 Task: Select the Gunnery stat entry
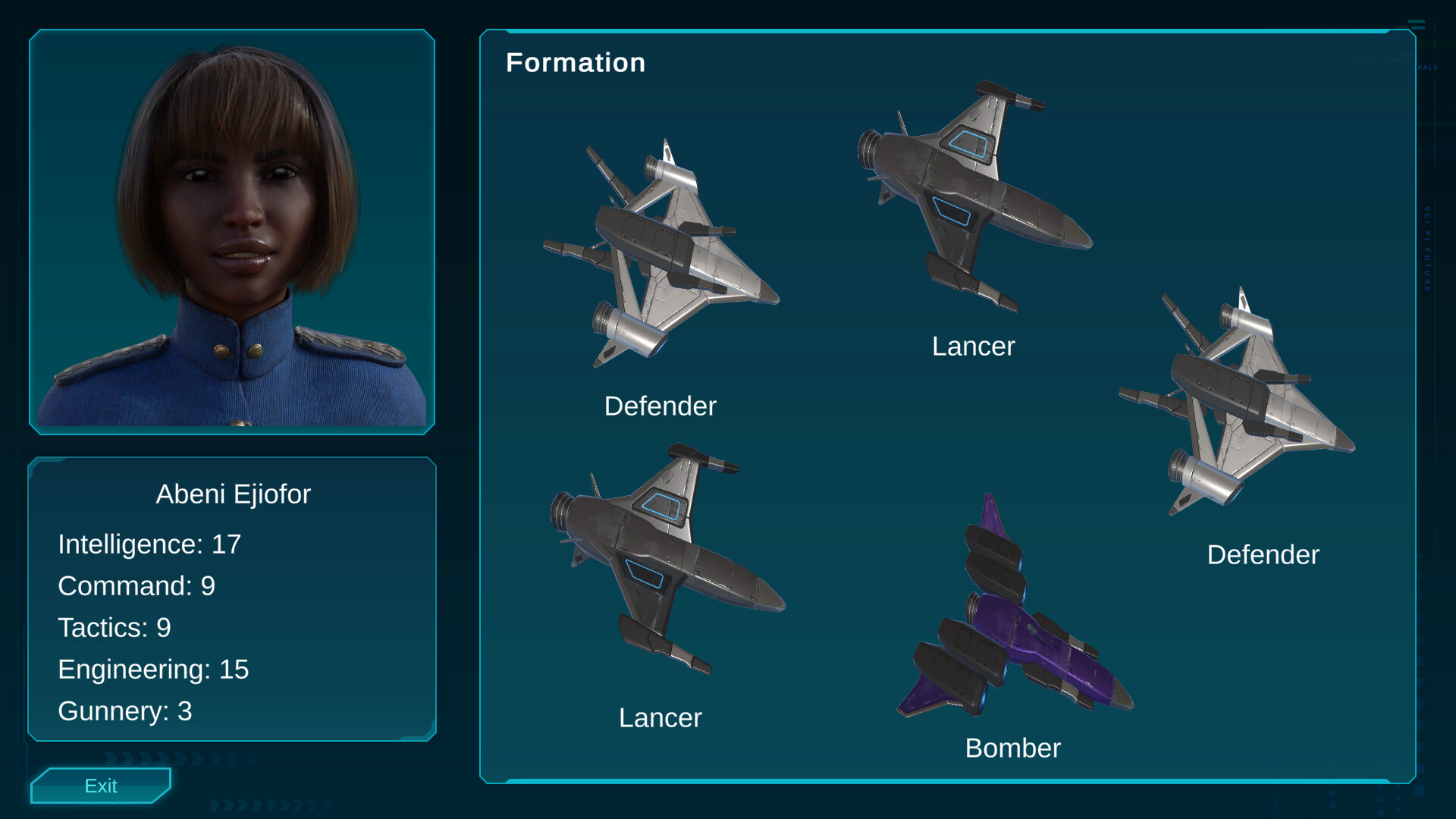[124, 711]
